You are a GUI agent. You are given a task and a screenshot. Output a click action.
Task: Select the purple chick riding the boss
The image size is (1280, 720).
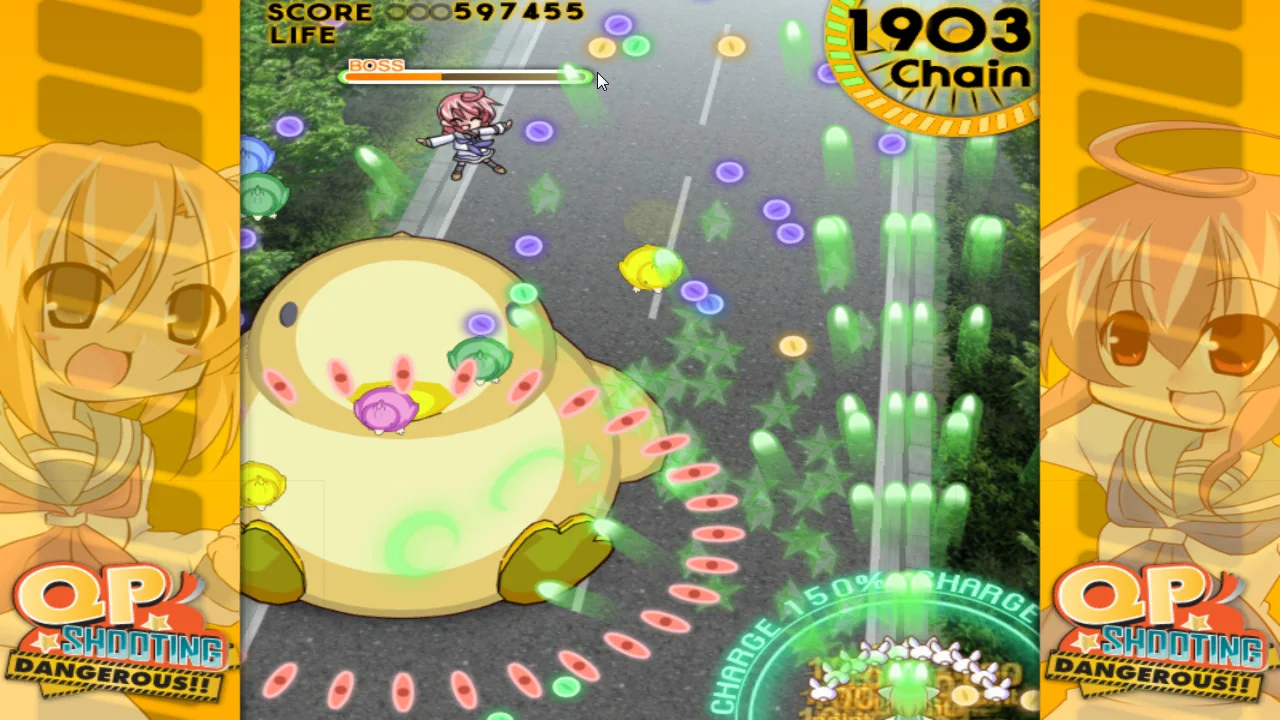click(383, 408)
